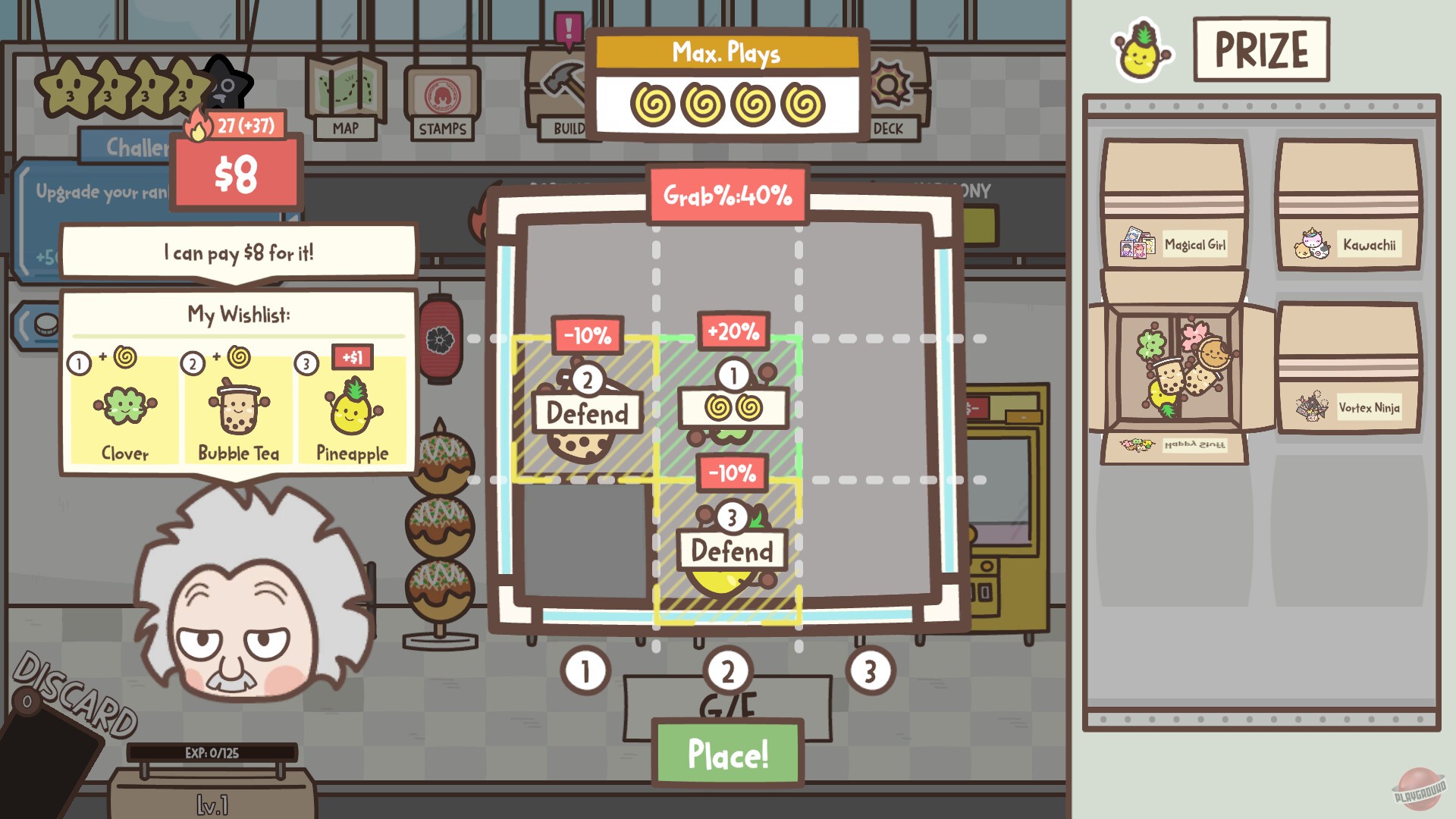The width and height of the screenshot is (1456, 819).
Task: Toggle Defend on the pineapple piece
Action: (x=730, y=551)
